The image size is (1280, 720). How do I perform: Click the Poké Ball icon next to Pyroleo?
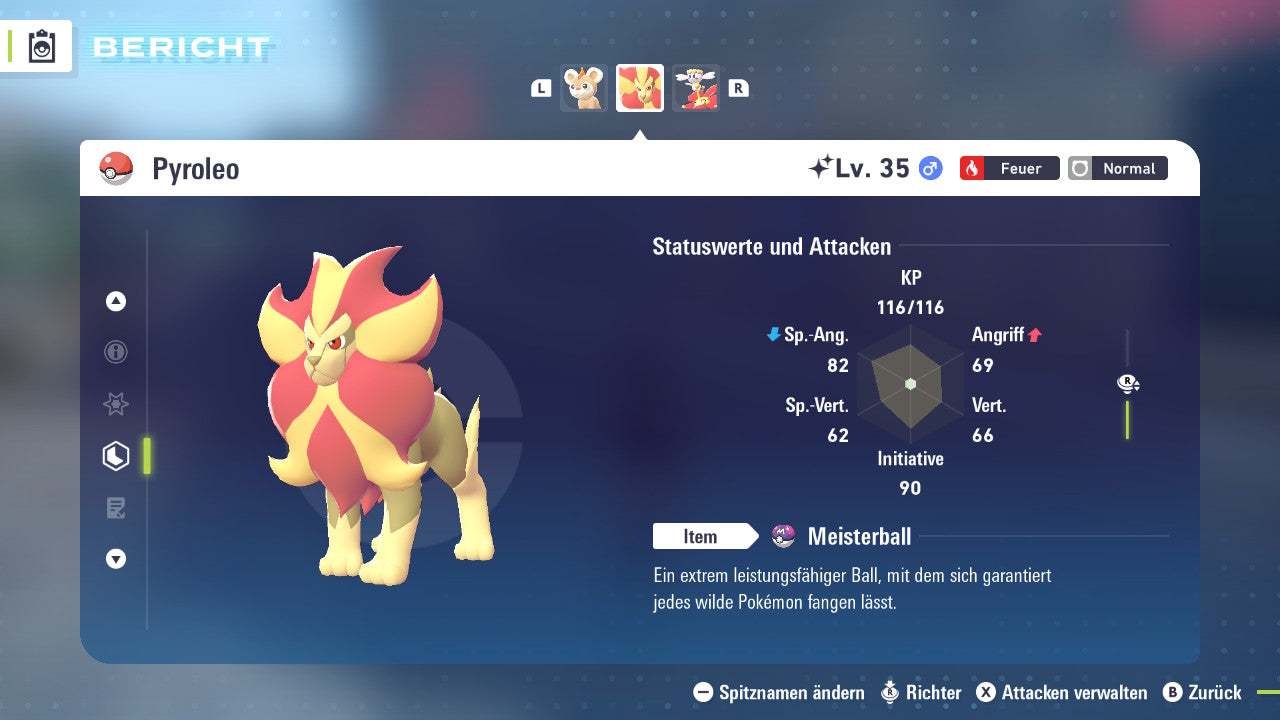[x=114, y=168]
